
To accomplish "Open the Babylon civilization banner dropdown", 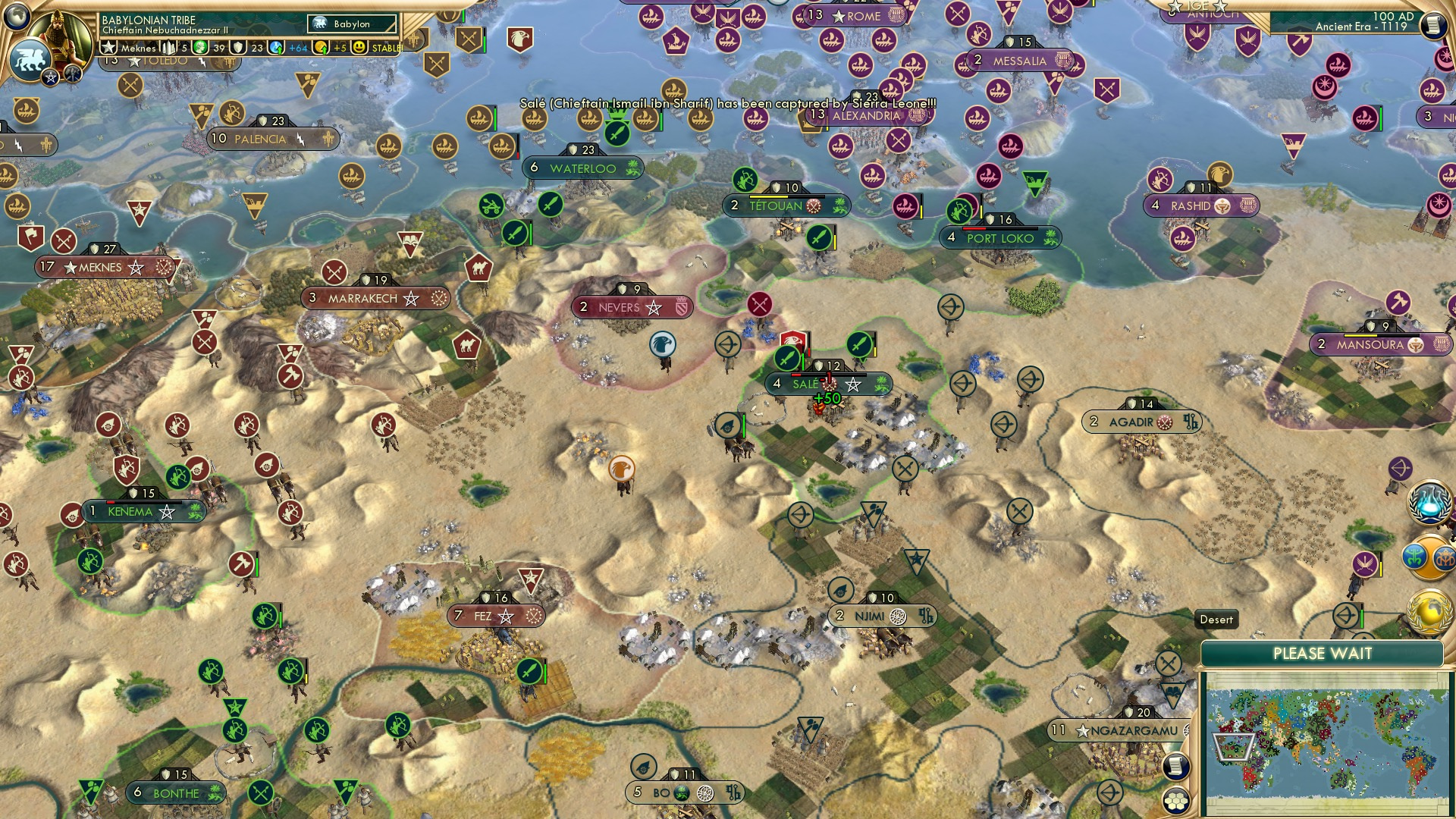I will [x=351, y=24].
